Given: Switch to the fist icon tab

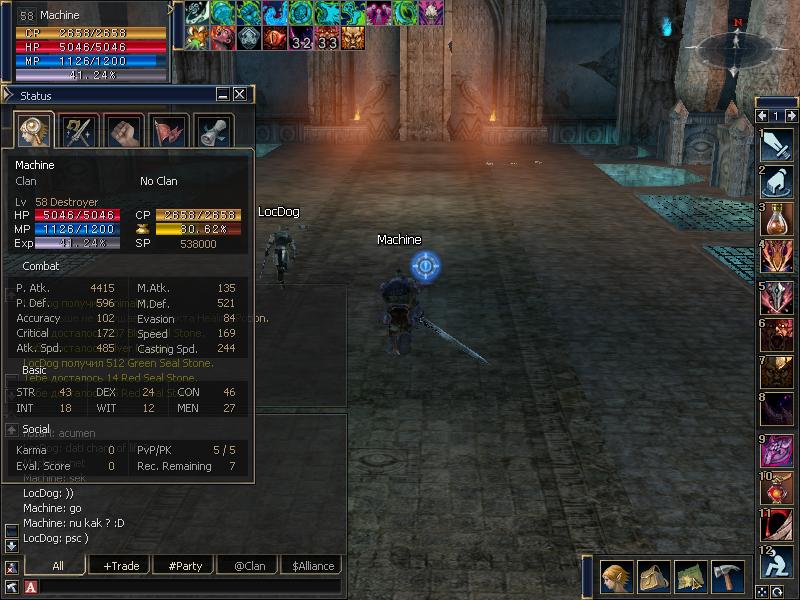Looking at the screenshot, I should pos(123,132).
